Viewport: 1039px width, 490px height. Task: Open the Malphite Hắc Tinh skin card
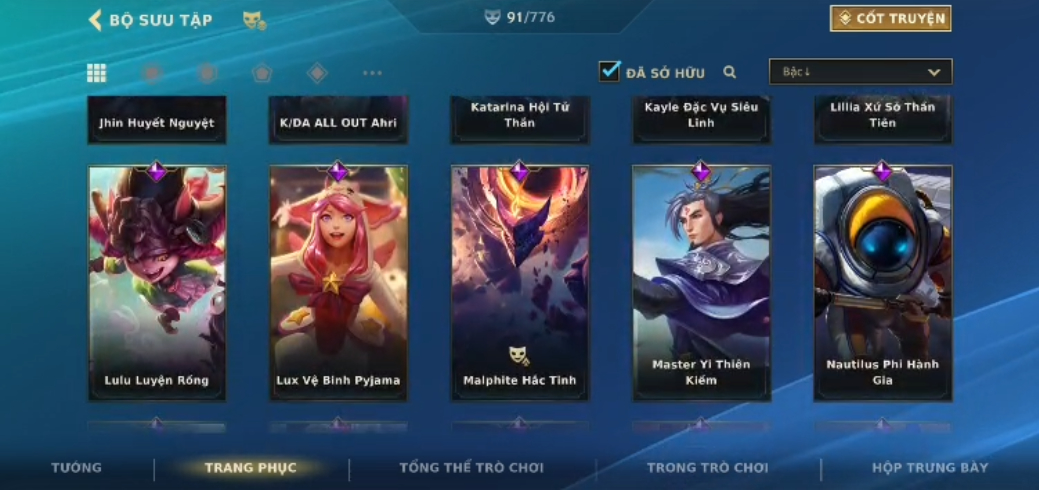(520, 282)
